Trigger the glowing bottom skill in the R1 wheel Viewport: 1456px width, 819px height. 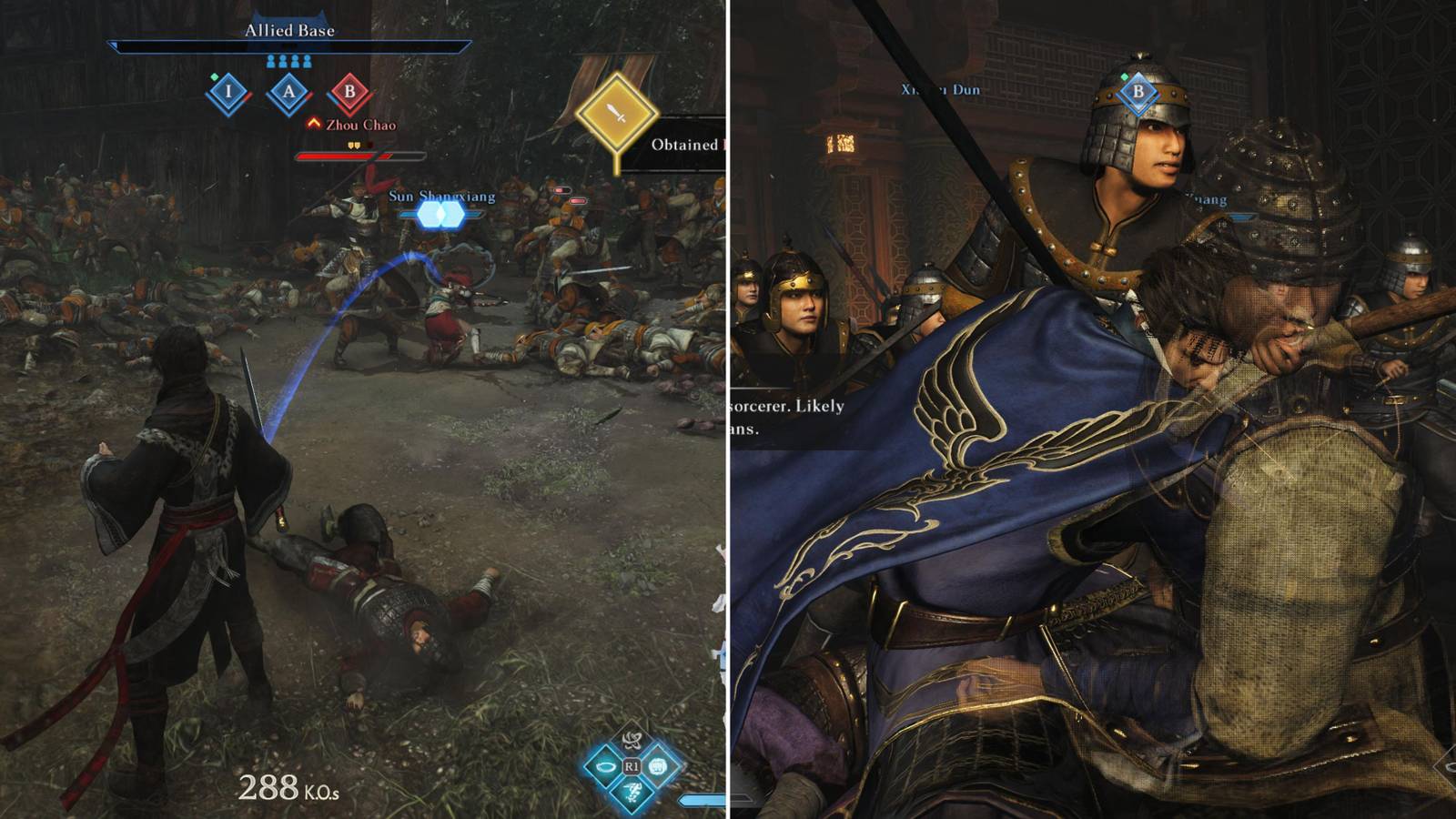[631, 794]
